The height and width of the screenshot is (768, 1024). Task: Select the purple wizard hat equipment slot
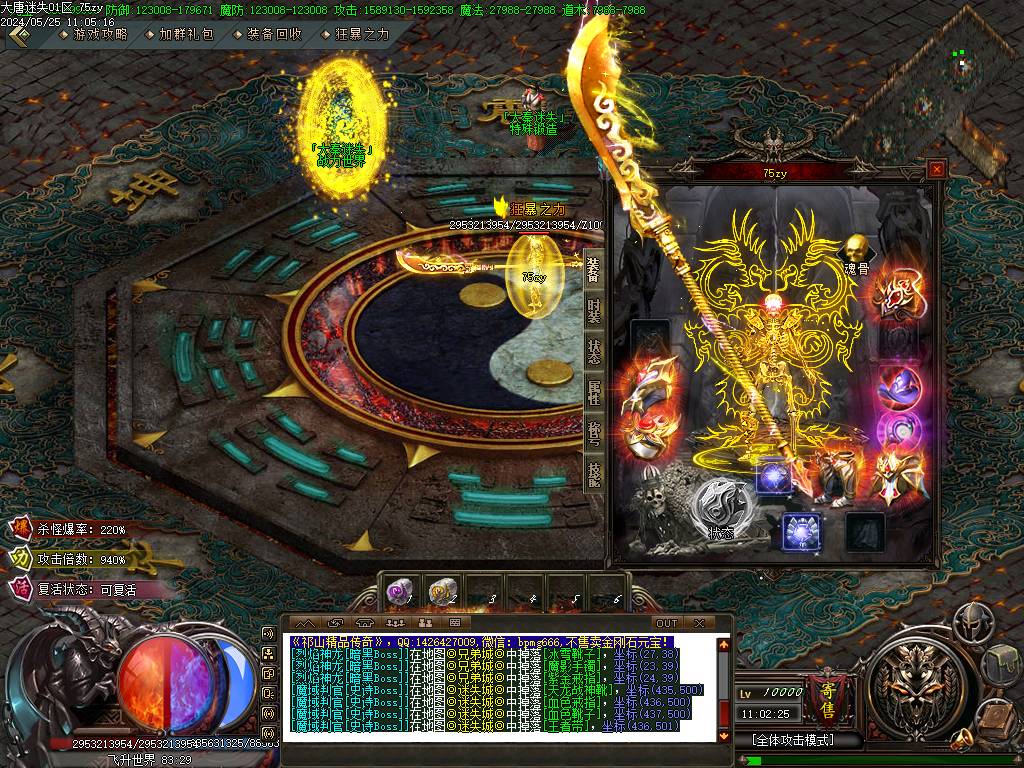click(897, 388)
